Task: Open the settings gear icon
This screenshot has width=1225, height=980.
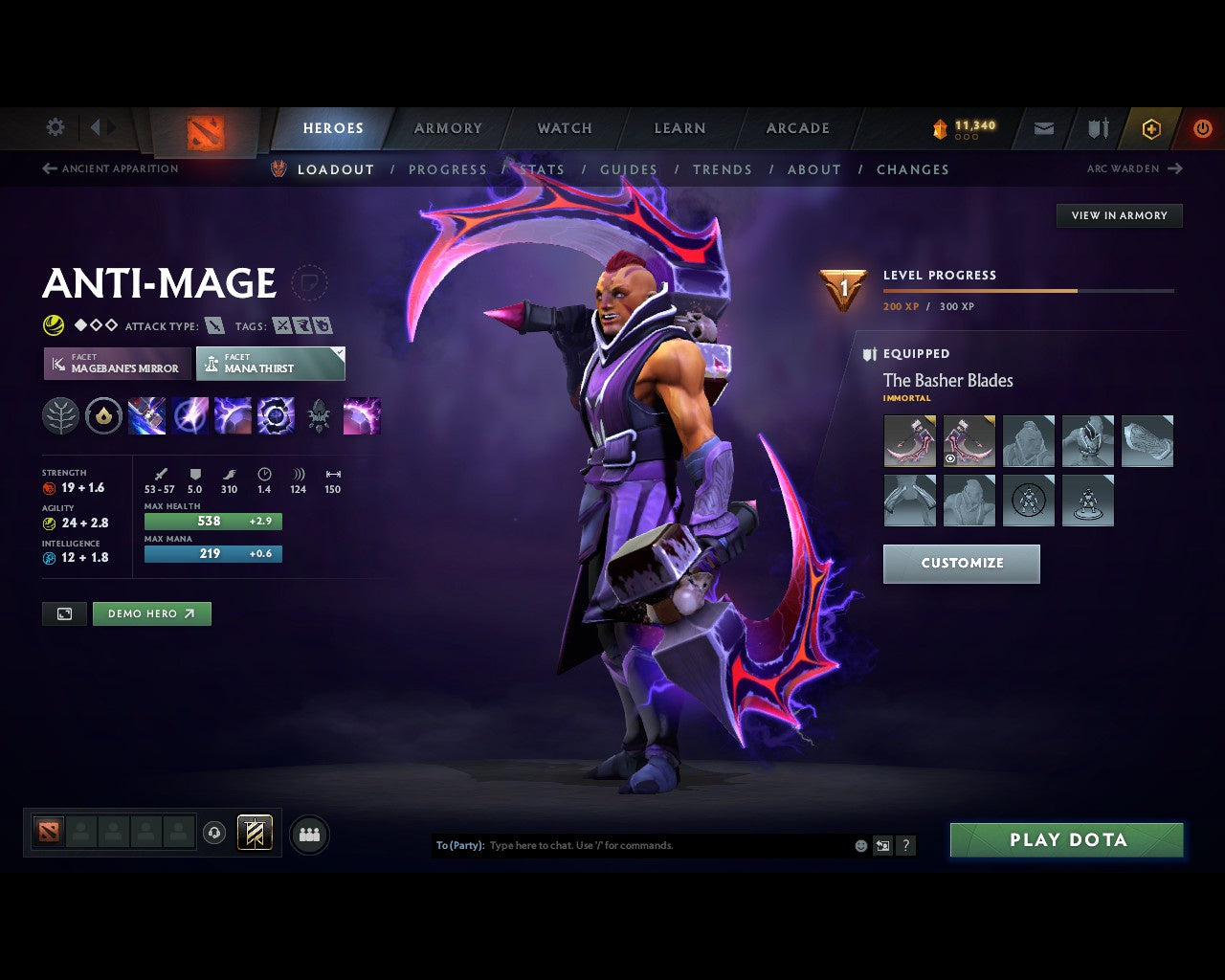Action: point(55,126)
